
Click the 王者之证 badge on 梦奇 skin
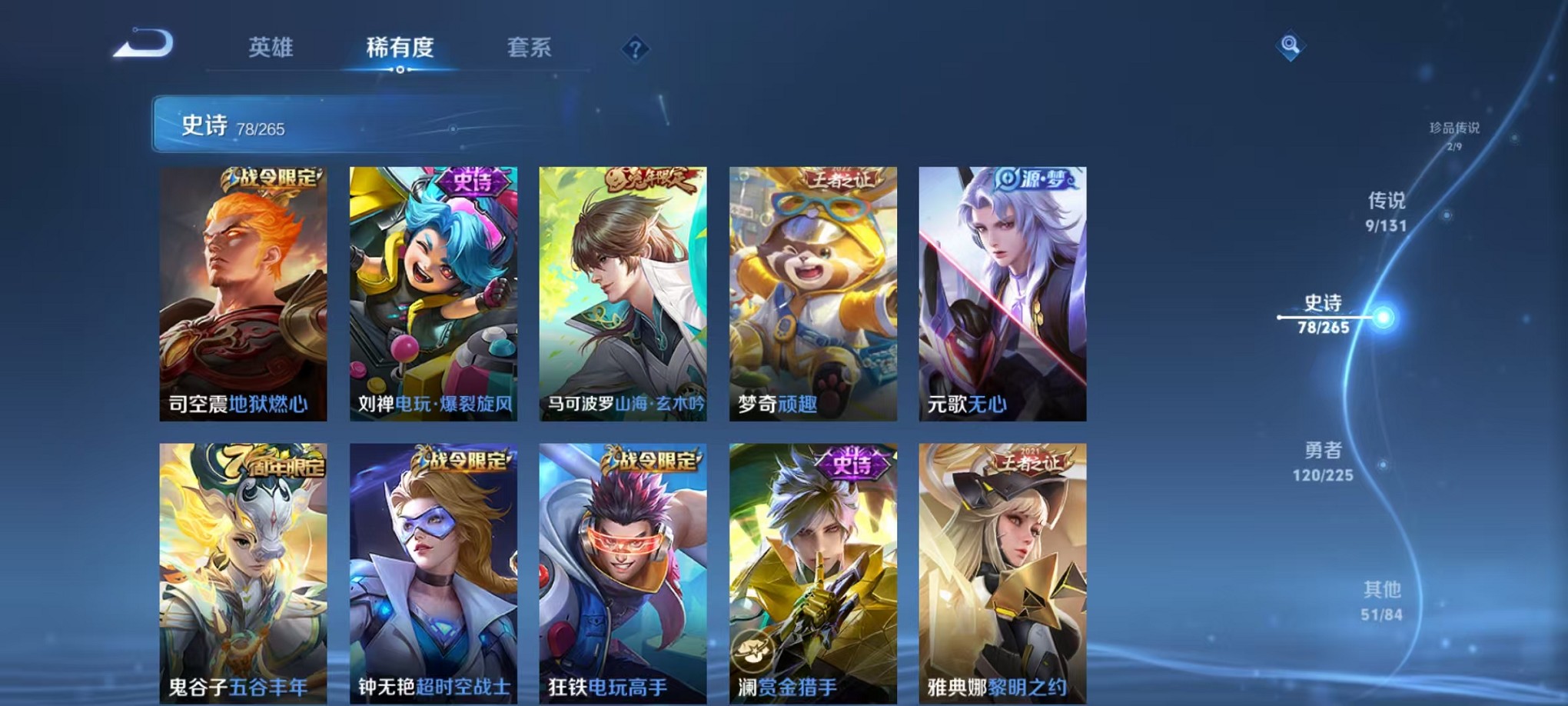[838, 178]
